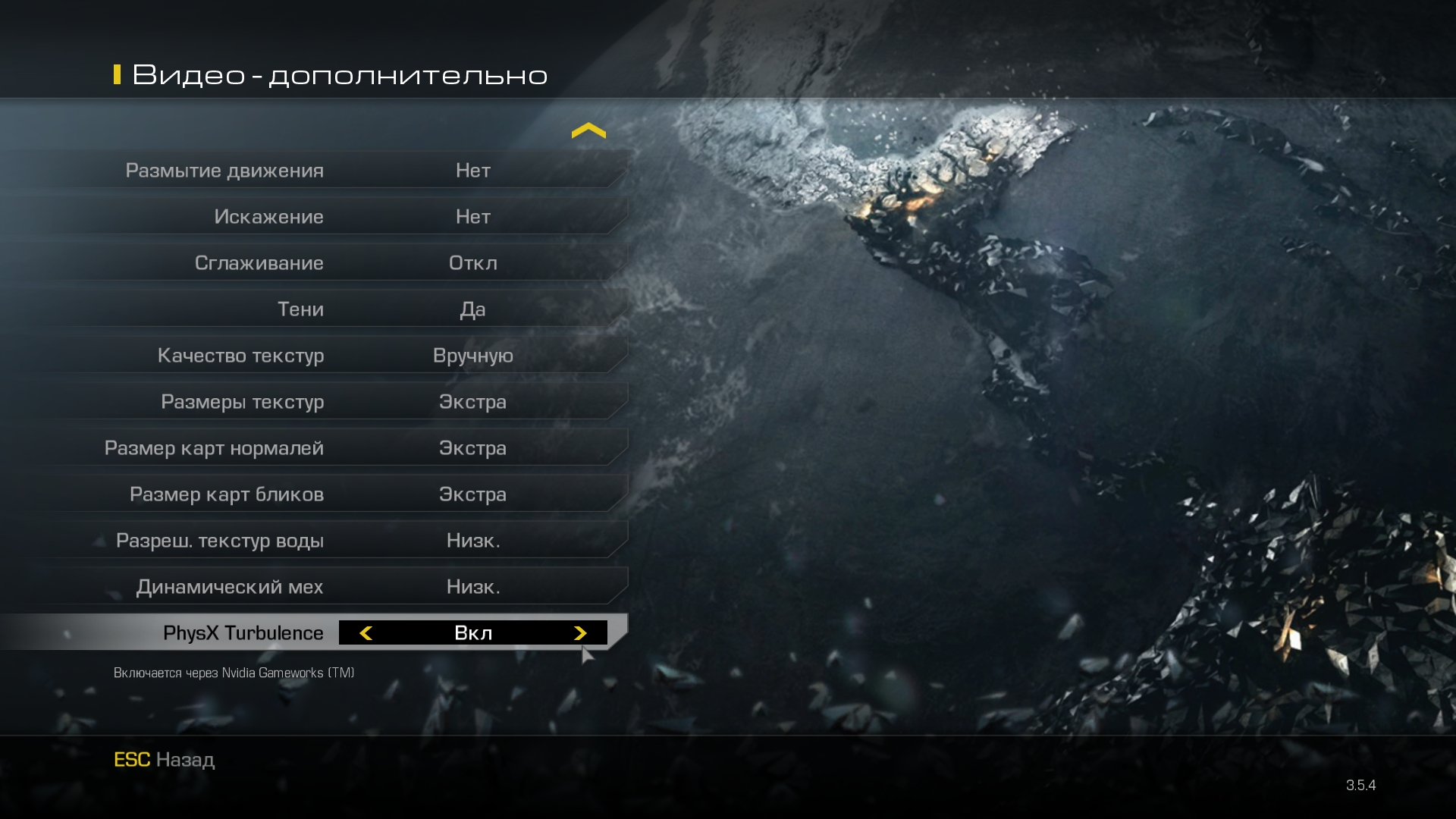
Task: Choose the Размеры текстур setting row
Action: click(315, 401)
